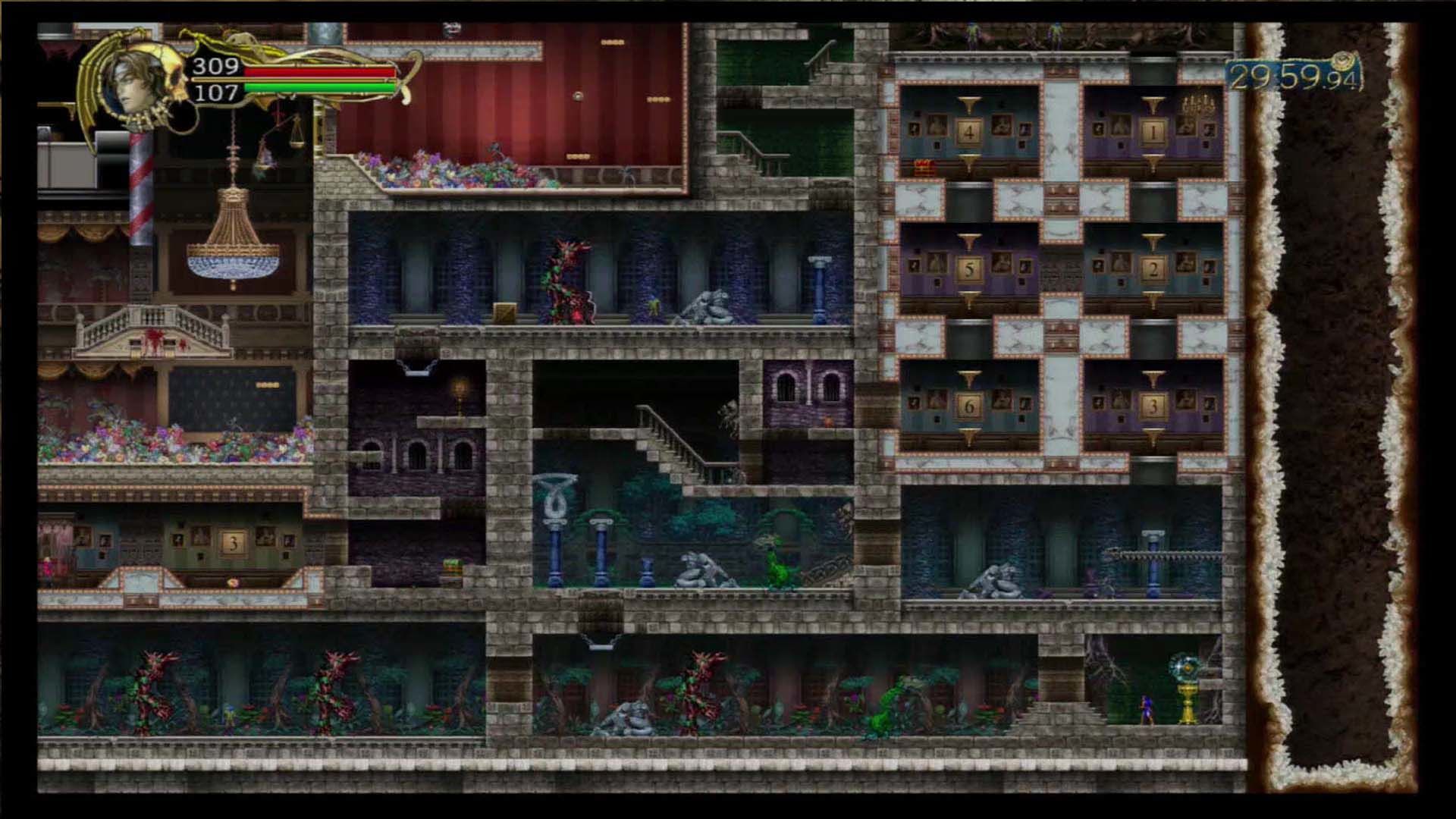Click the hanging lever above the lower corridor

coord(599,645)
